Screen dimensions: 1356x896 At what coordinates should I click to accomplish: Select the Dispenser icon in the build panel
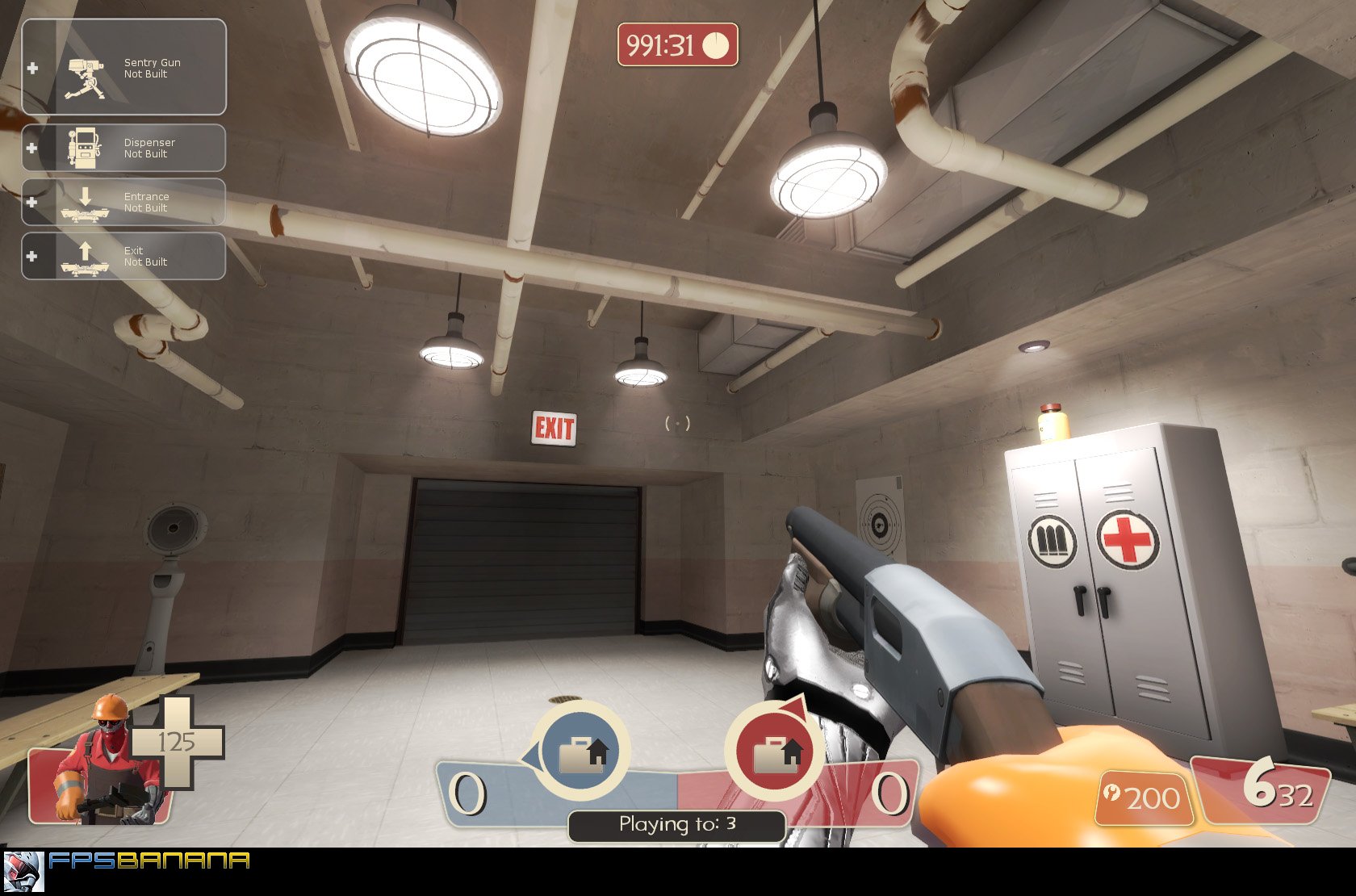click(x=83, y=147)
